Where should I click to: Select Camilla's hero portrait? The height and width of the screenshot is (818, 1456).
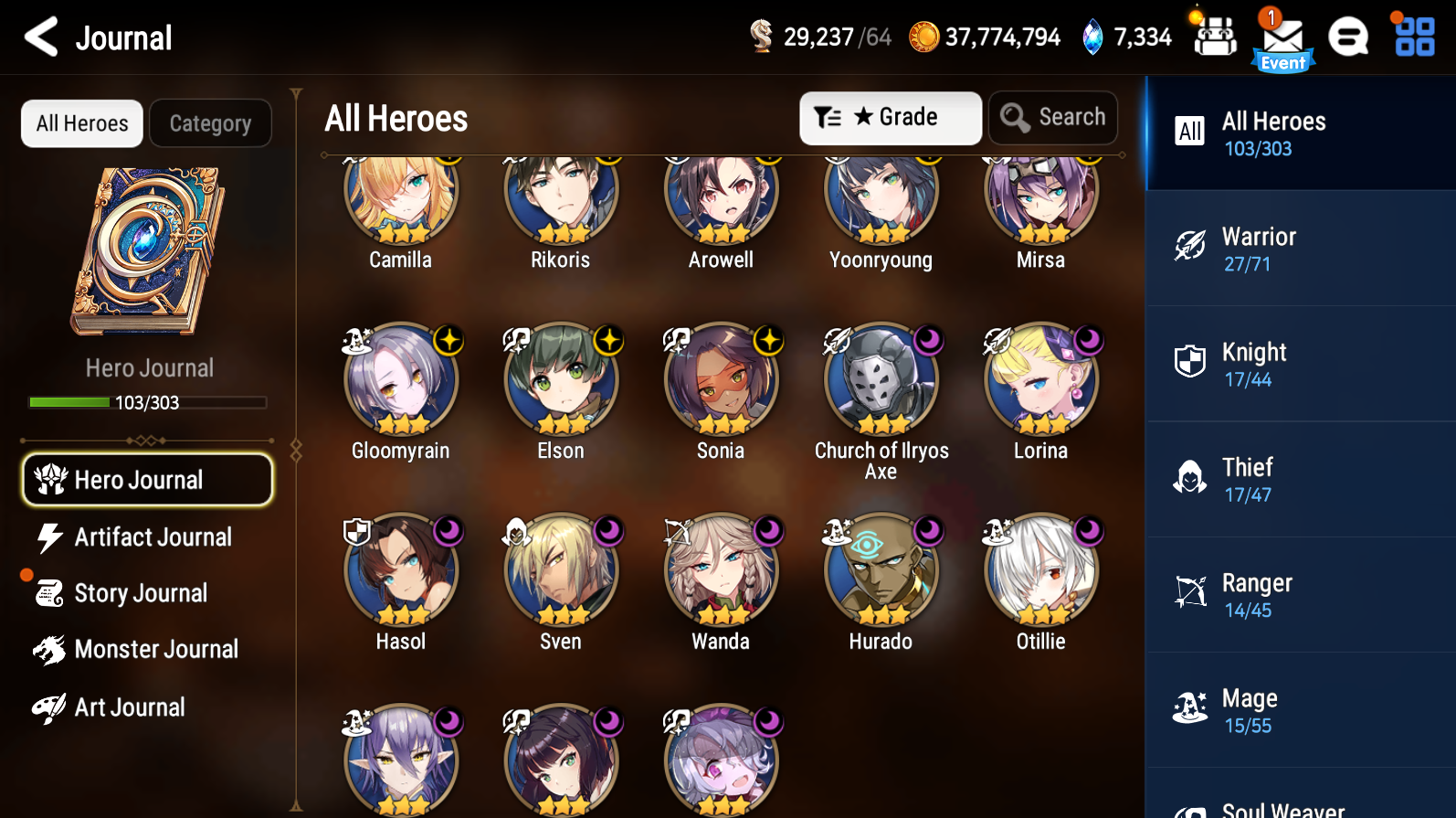click(400, 195)
